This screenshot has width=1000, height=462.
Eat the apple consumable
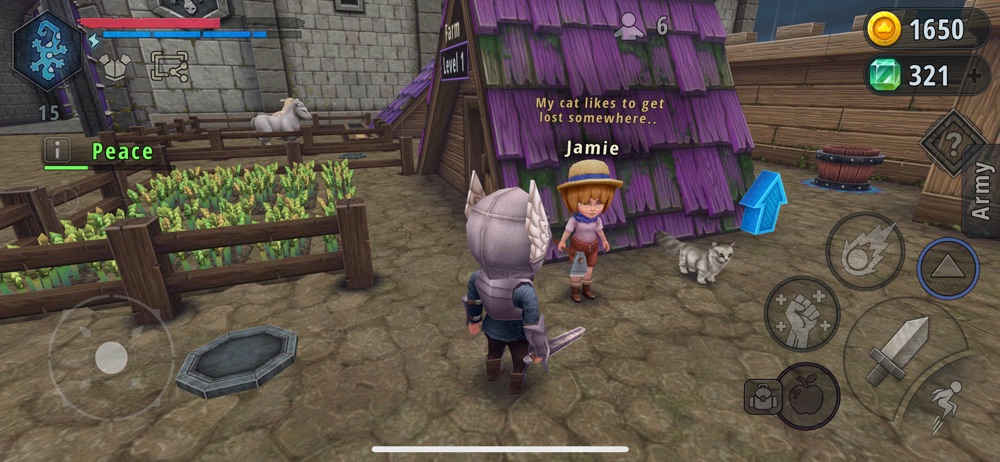pos(806,396)
